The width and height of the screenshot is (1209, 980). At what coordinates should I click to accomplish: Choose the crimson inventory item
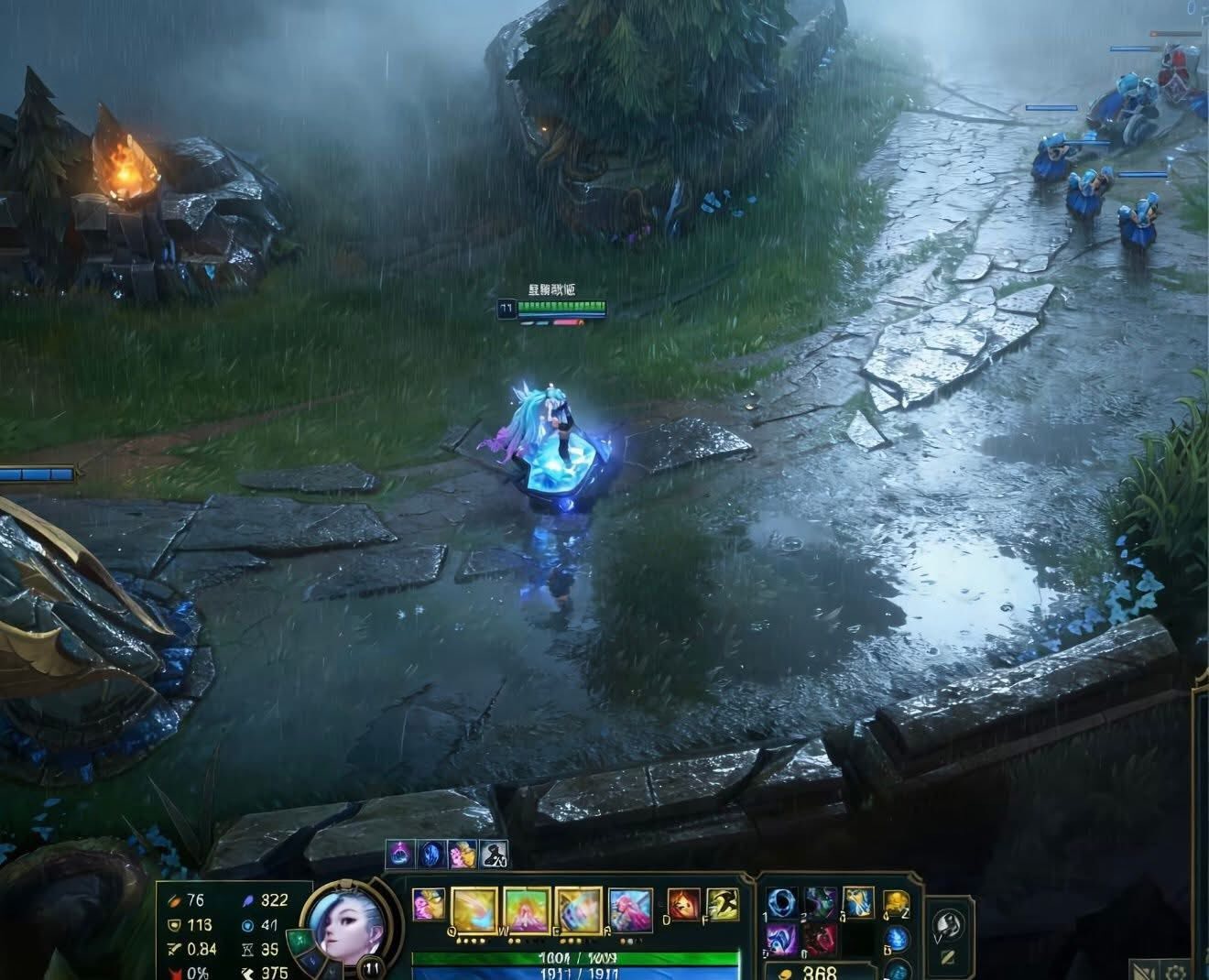click(x=821, y=940)
